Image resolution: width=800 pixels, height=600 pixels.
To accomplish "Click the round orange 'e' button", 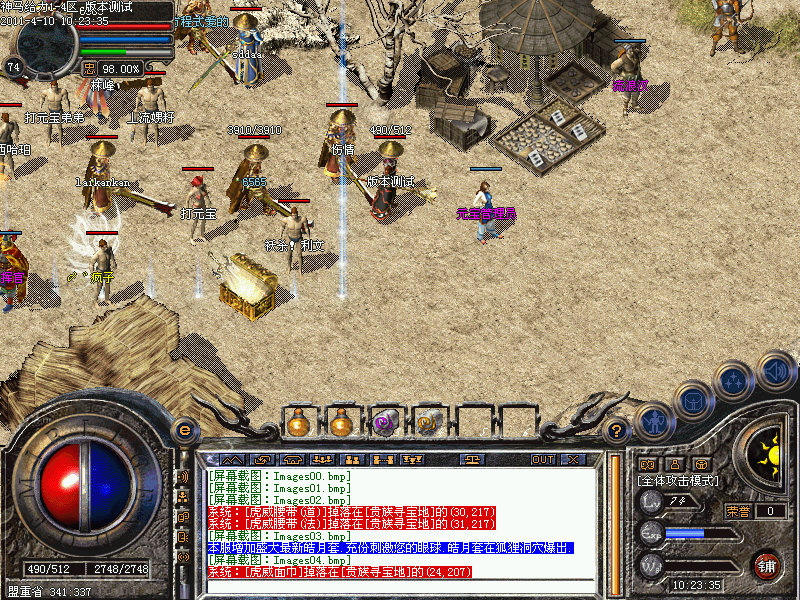I will tap(184, 430).
